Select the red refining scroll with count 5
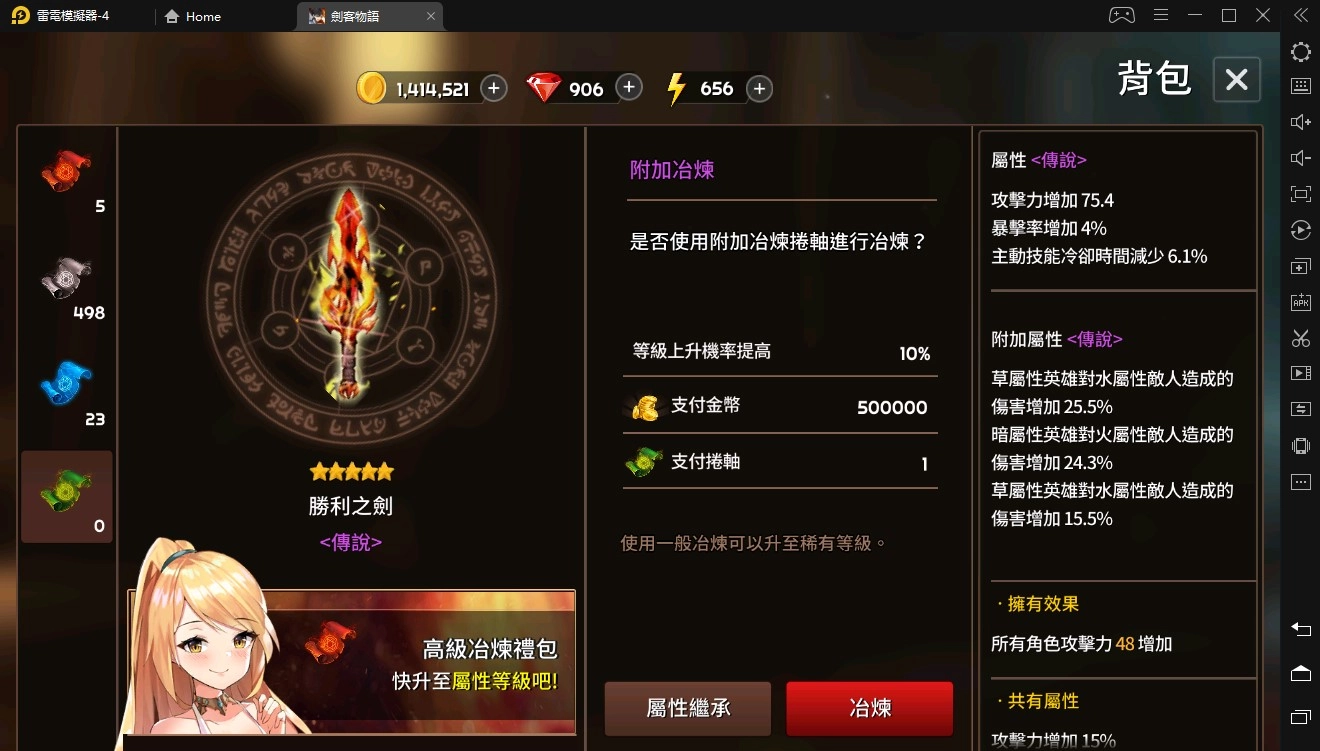This screenshot has height=751, width=1320. click(x=66, y=178)
